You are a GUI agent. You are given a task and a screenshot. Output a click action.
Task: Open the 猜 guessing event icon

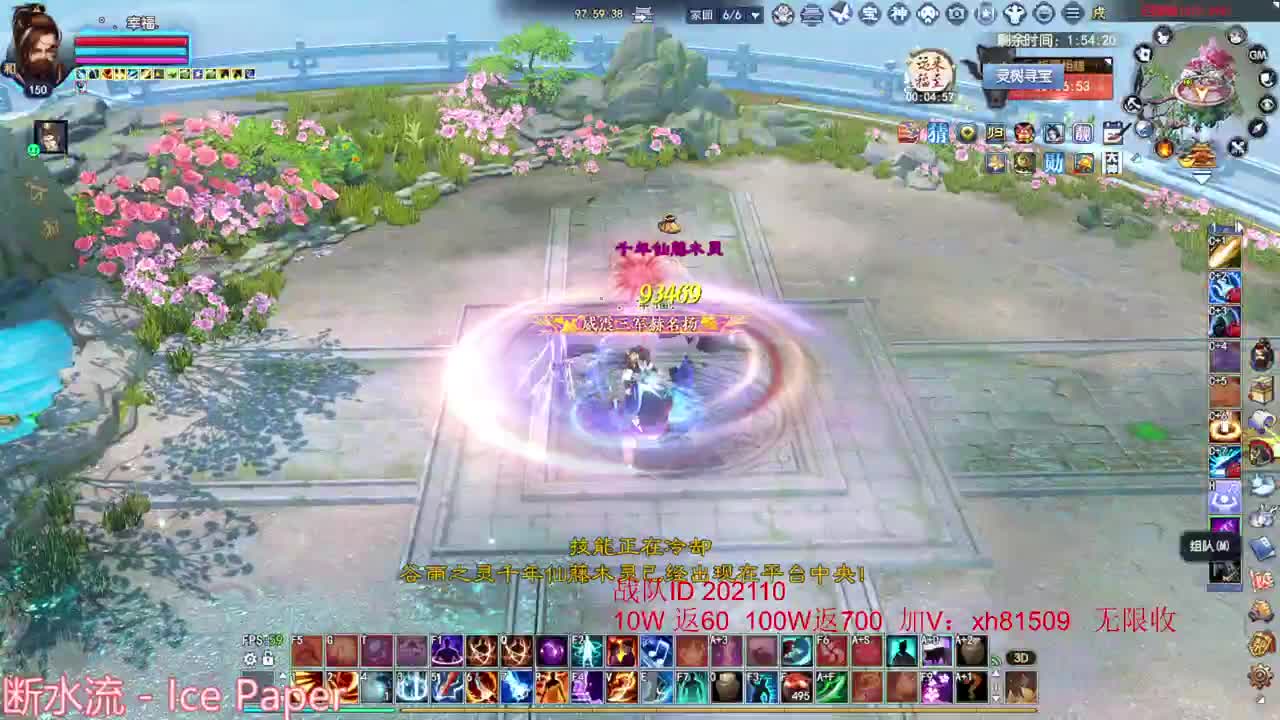coord(938,133)
